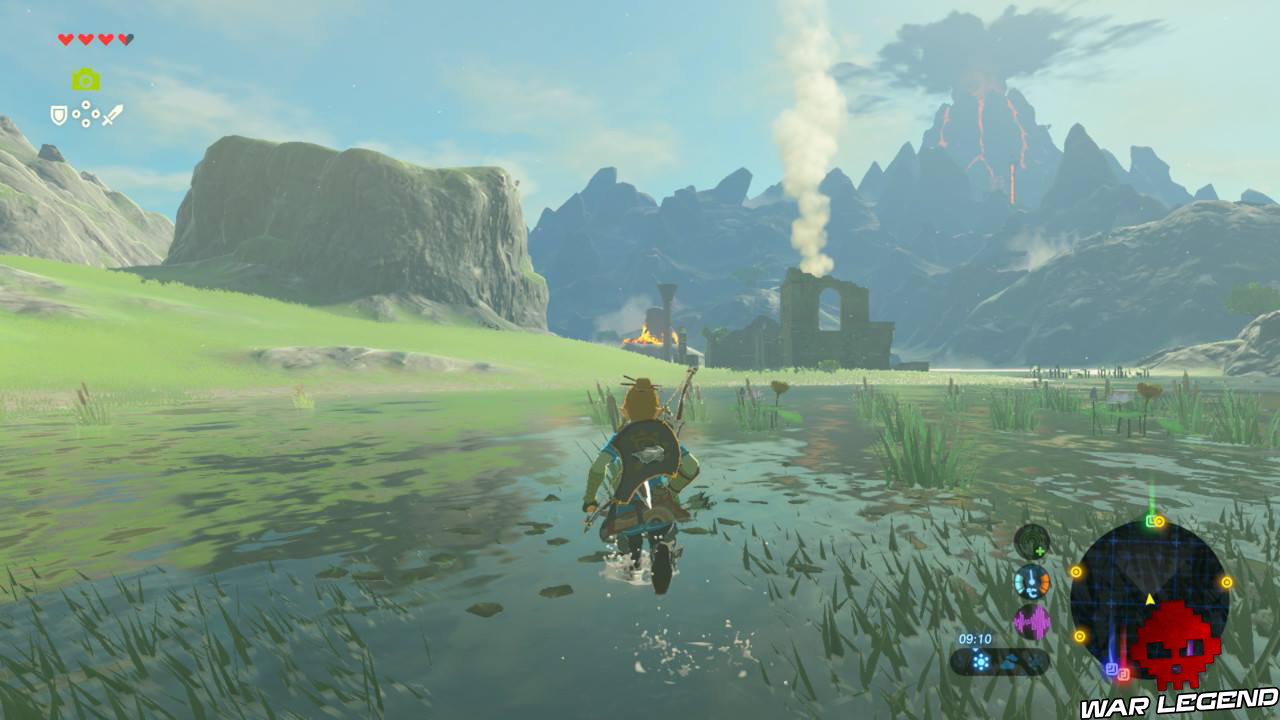Select Link's yellow position arrow on minimap
This screenshot has height=720, width=1280.
click(1149, 598)
